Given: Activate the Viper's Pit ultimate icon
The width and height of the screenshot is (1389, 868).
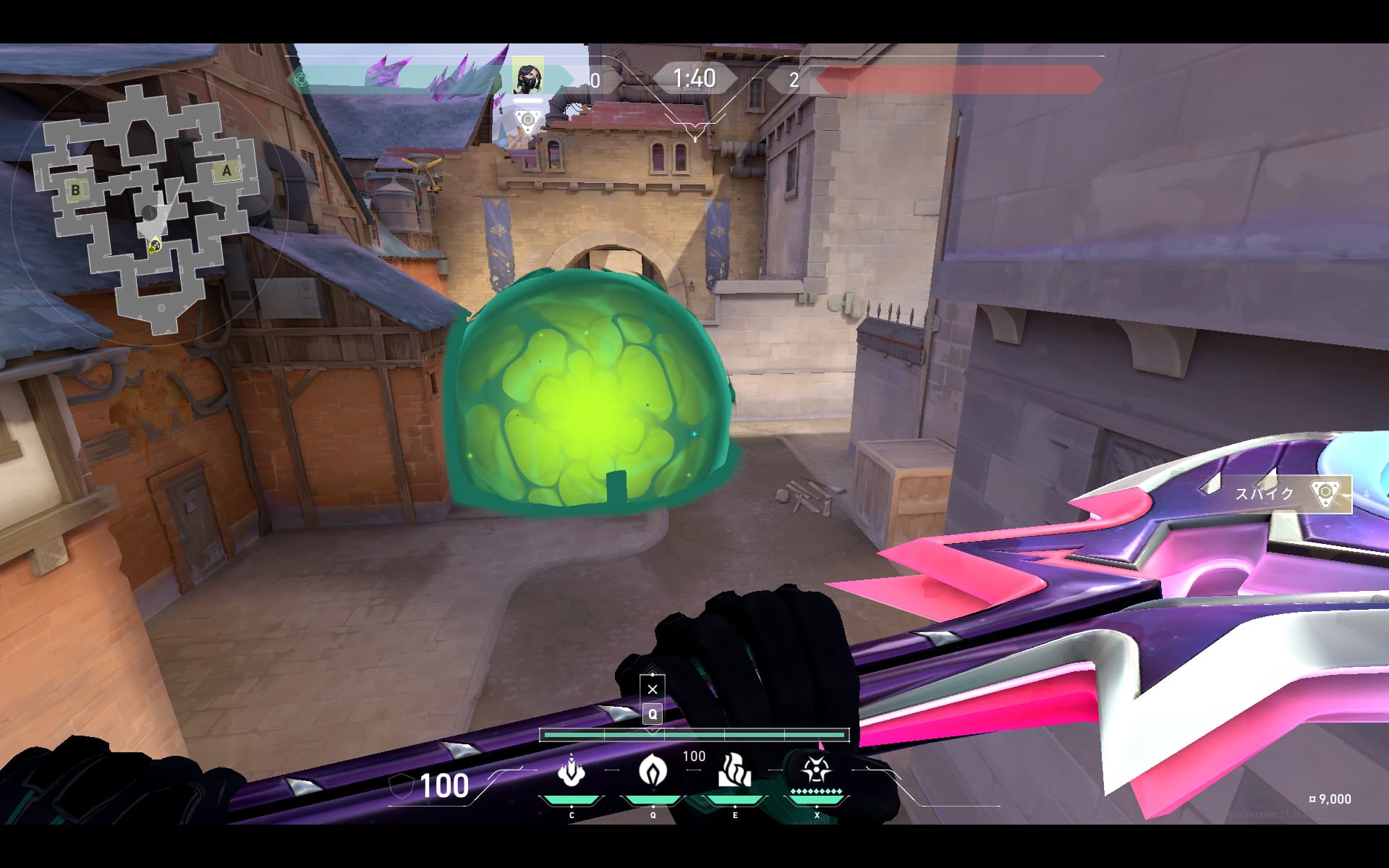Looking at the screenshot, I should point(816,771).
